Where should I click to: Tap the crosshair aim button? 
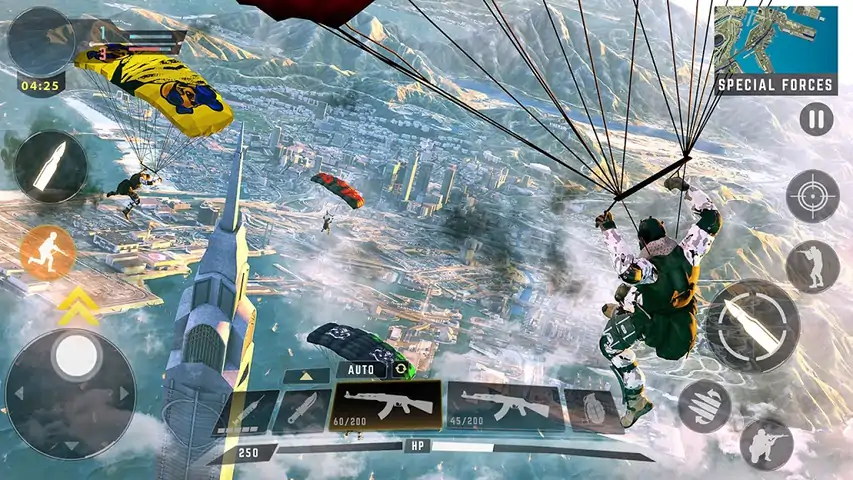[812, 196]
